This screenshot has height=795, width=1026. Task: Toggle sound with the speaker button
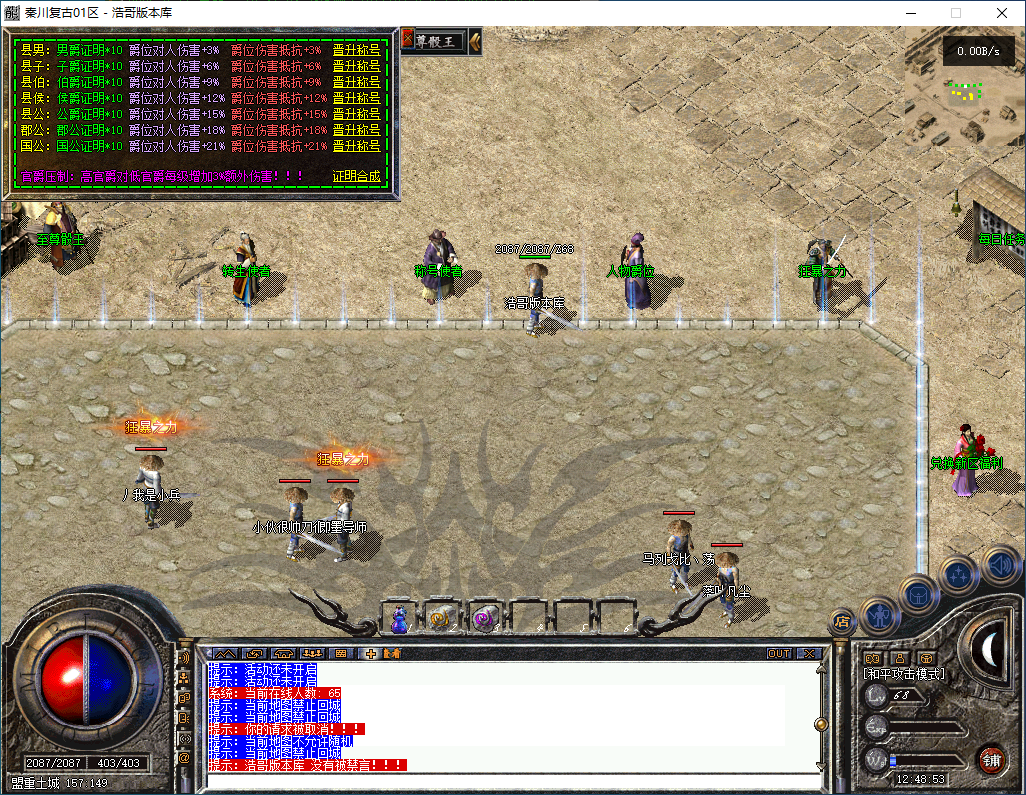click(999, 564)
